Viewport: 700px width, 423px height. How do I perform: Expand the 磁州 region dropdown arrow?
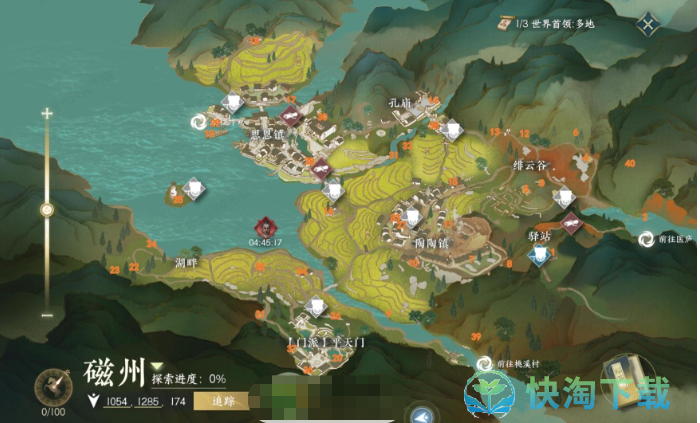coord(157,367)
